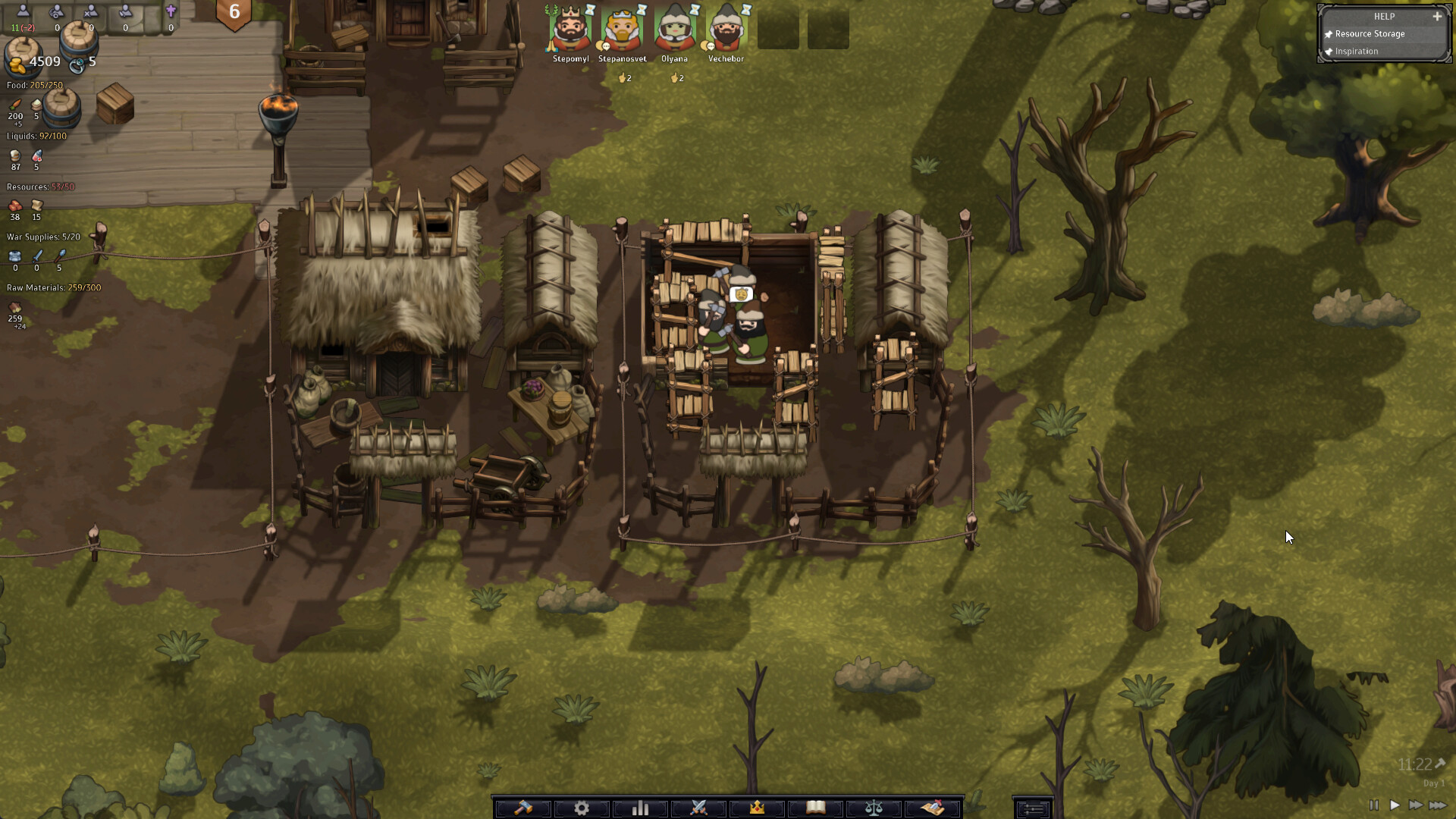
Task: Show the bar chart statistics panel
Action: click(x=640, y=808)
